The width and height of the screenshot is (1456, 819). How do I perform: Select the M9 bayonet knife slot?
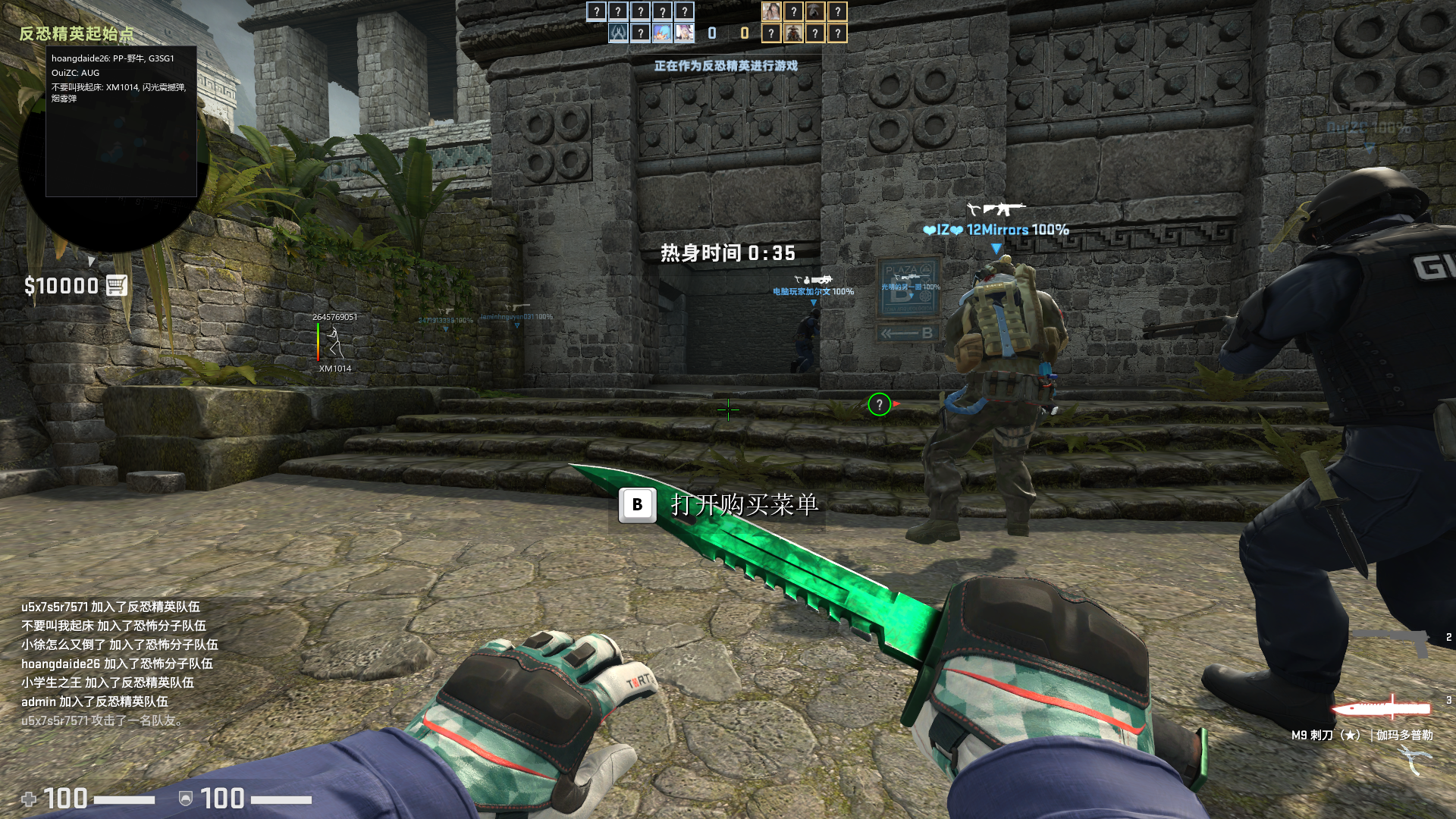coord(1382,709)
